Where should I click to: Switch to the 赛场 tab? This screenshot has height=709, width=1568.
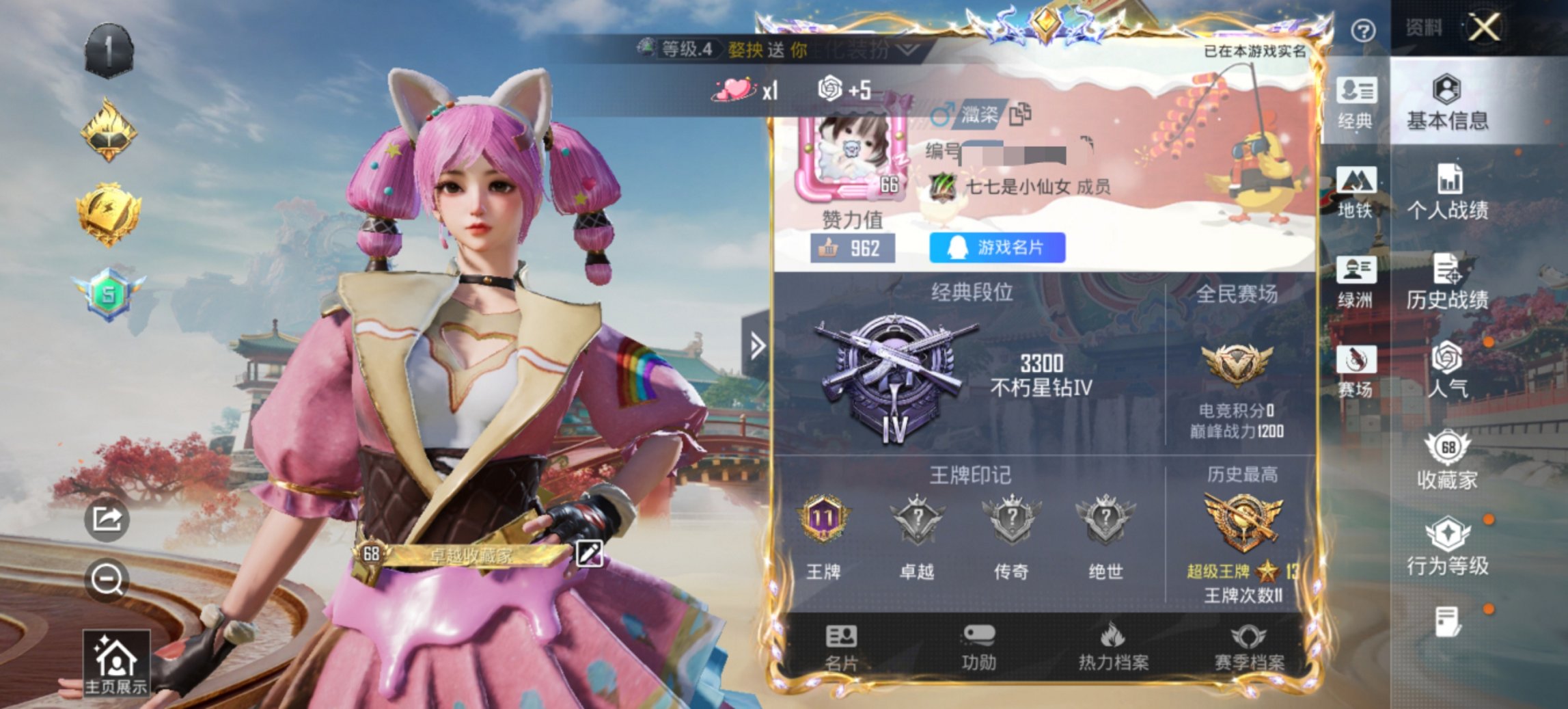coord(1358,371)
